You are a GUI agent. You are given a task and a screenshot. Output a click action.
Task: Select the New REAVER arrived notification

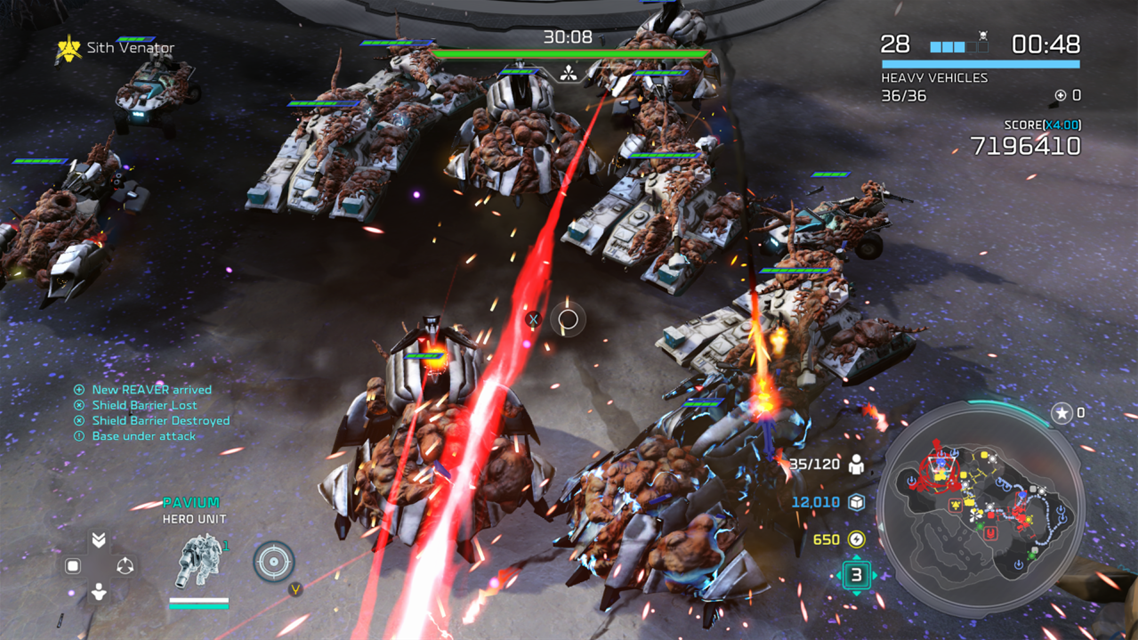point(151,390)
